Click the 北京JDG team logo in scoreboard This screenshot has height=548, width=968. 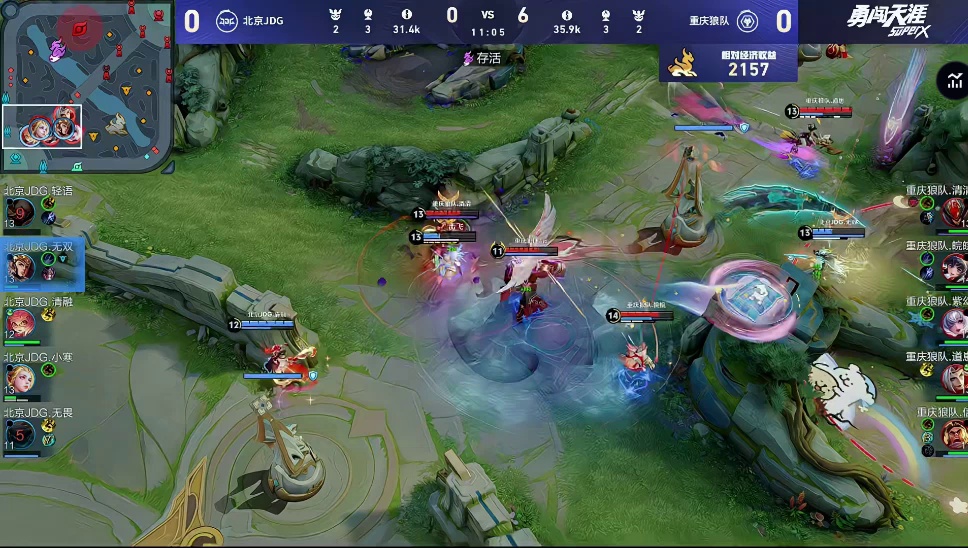click(227, 21)
